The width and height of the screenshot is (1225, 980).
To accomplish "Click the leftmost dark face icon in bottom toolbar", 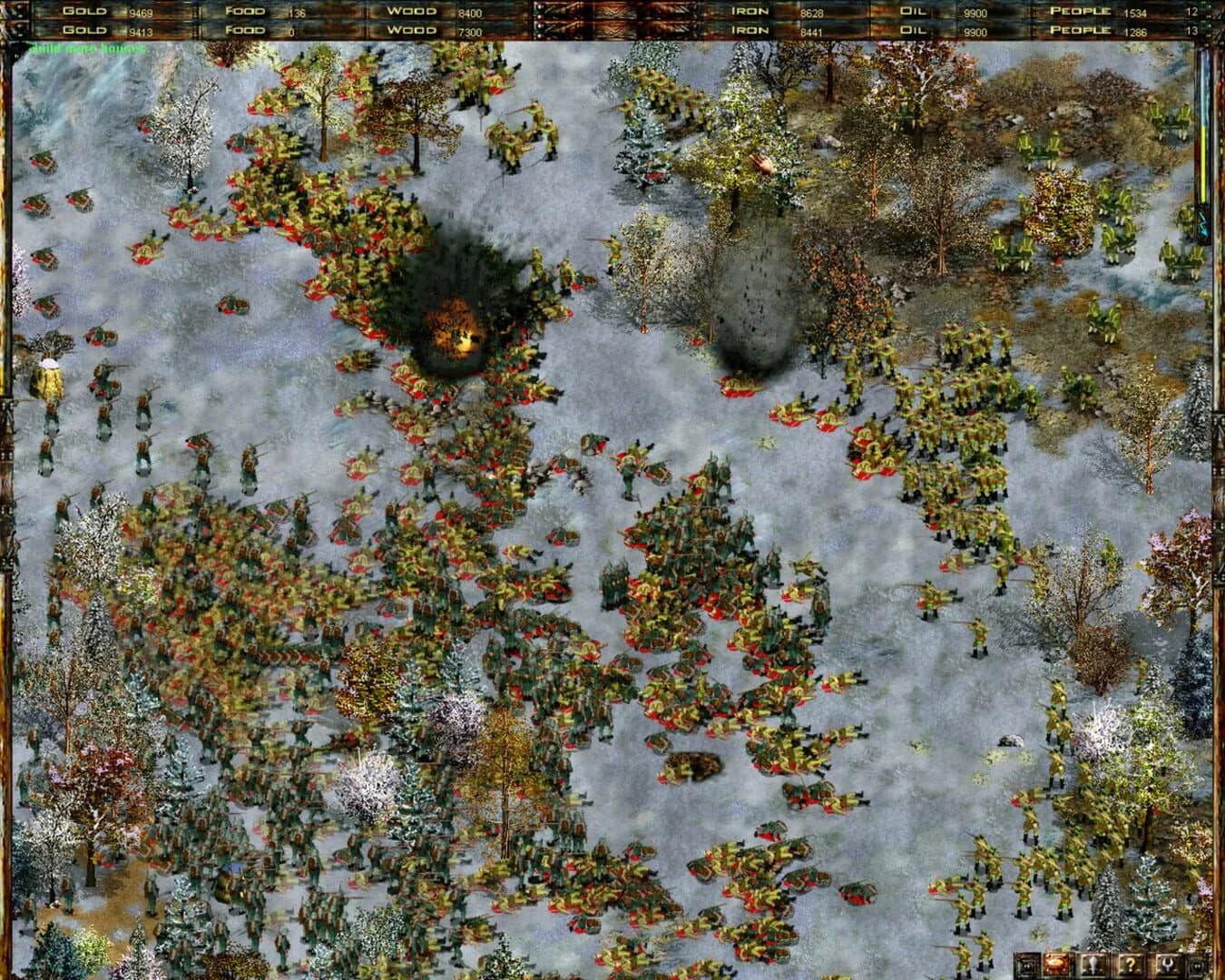I will point(1026,964).
